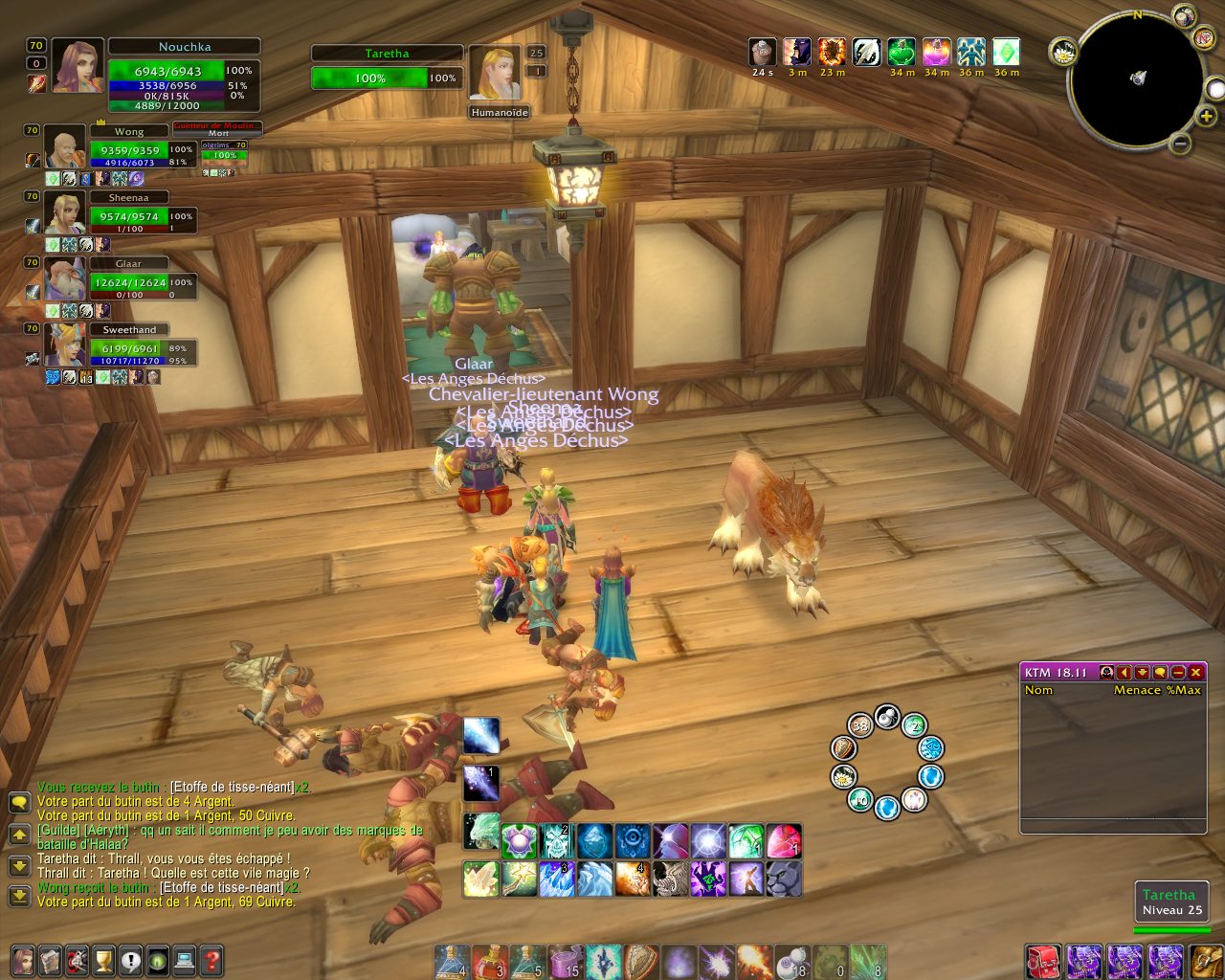
Task: Use the purple bandage roll item
Action: point(565,961)
